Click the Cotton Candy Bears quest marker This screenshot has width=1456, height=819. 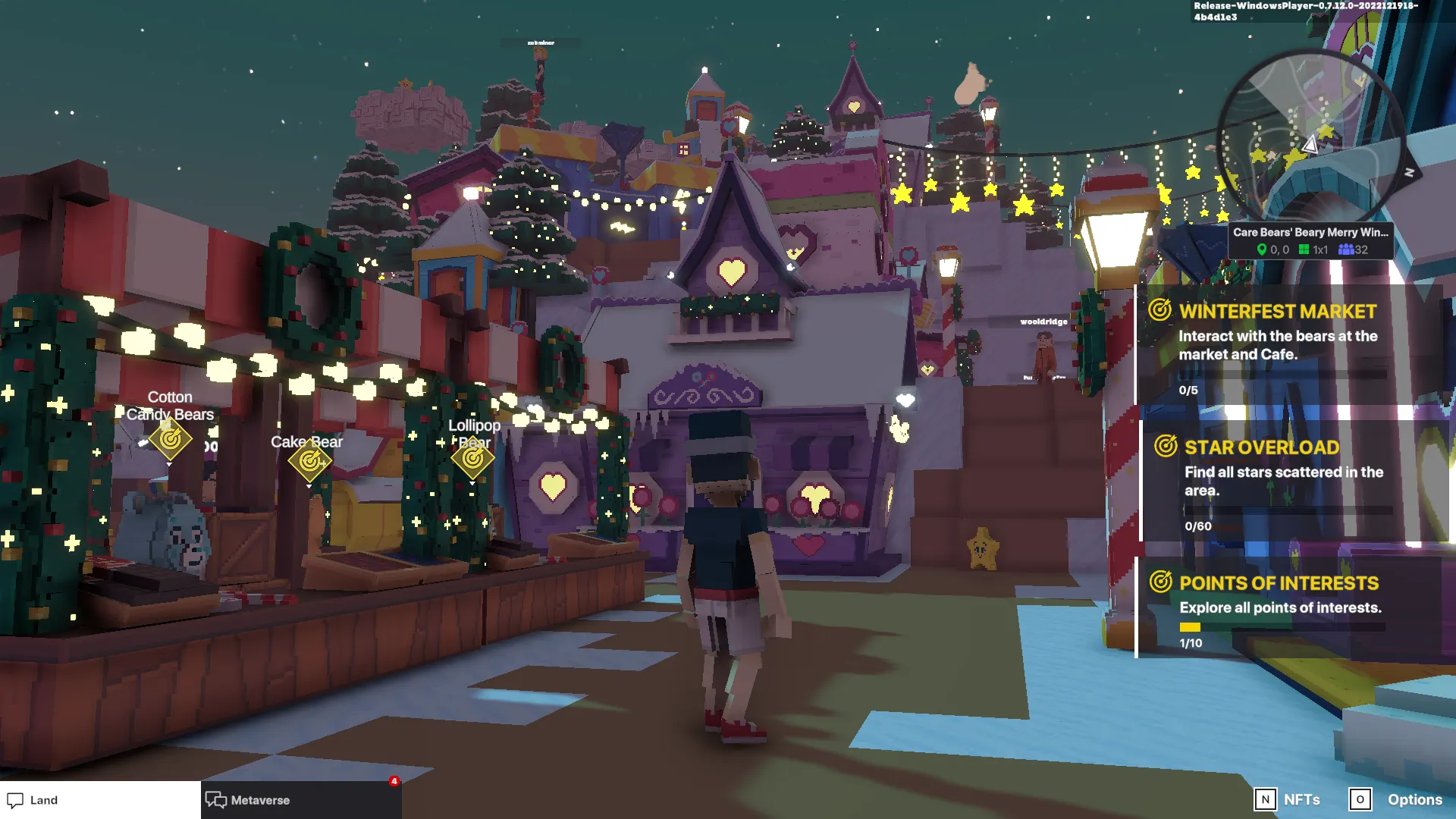click(170, 439)
